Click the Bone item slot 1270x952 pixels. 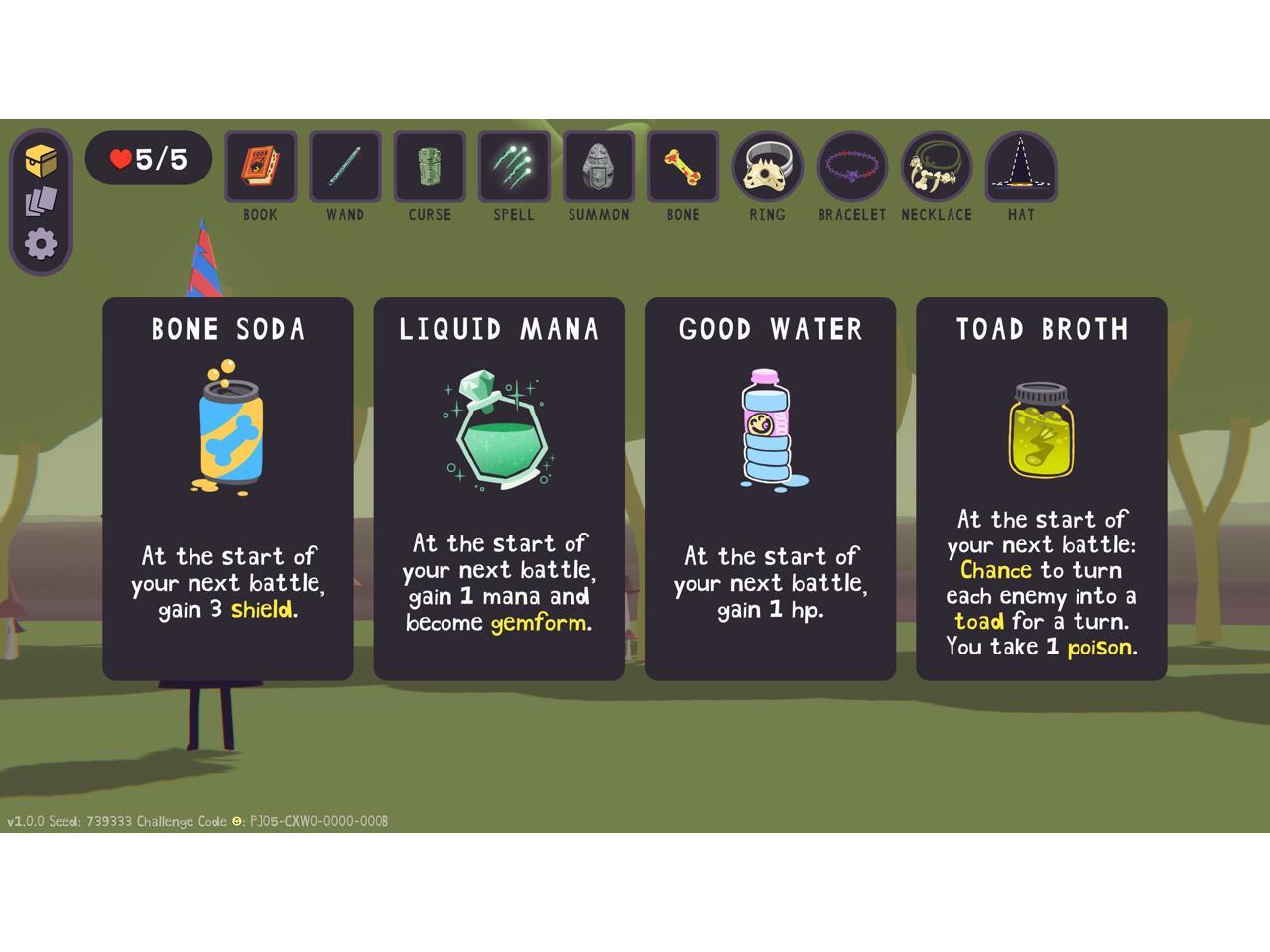point(683,166)
